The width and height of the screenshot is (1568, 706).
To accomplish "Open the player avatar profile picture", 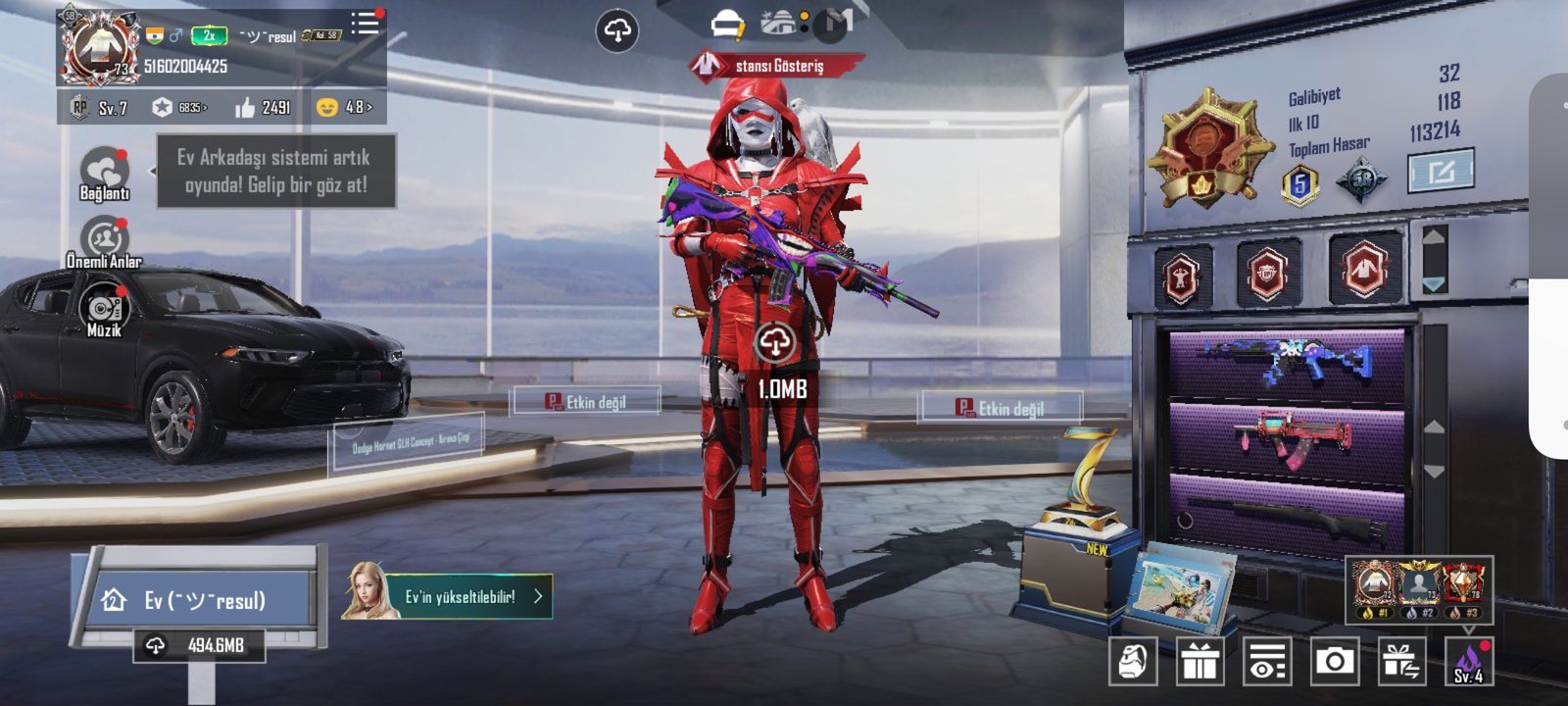I will point(100,46).
